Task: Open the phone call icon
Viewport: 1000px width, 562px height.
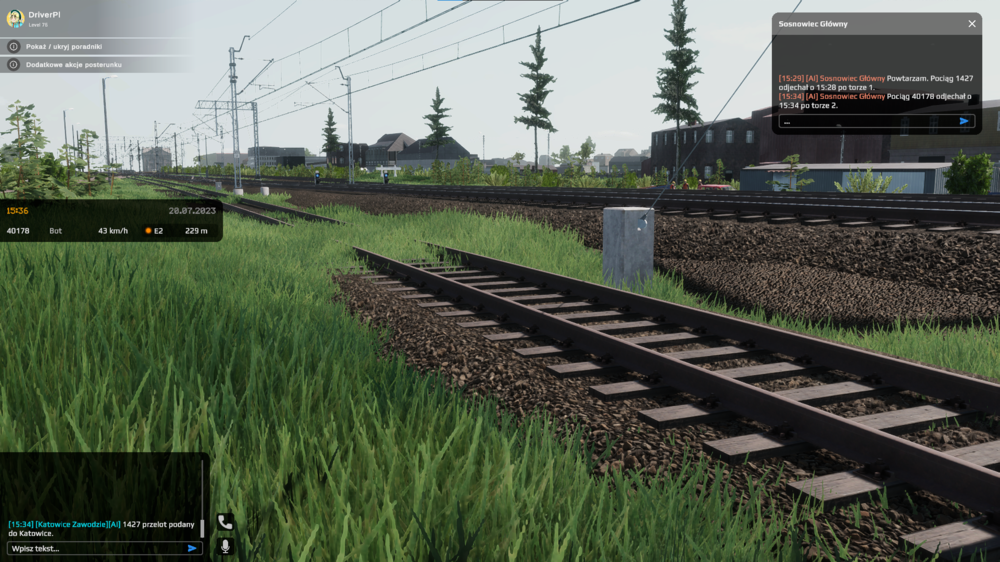Action: tap(225, 522)
